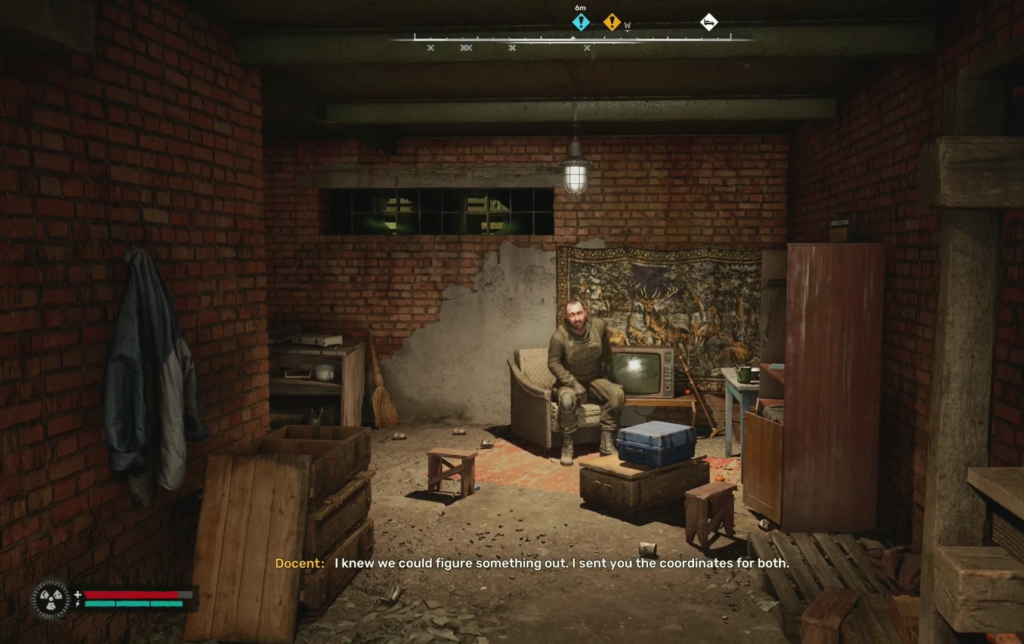Click the radiation gauge icon

(x=50, y=598)
